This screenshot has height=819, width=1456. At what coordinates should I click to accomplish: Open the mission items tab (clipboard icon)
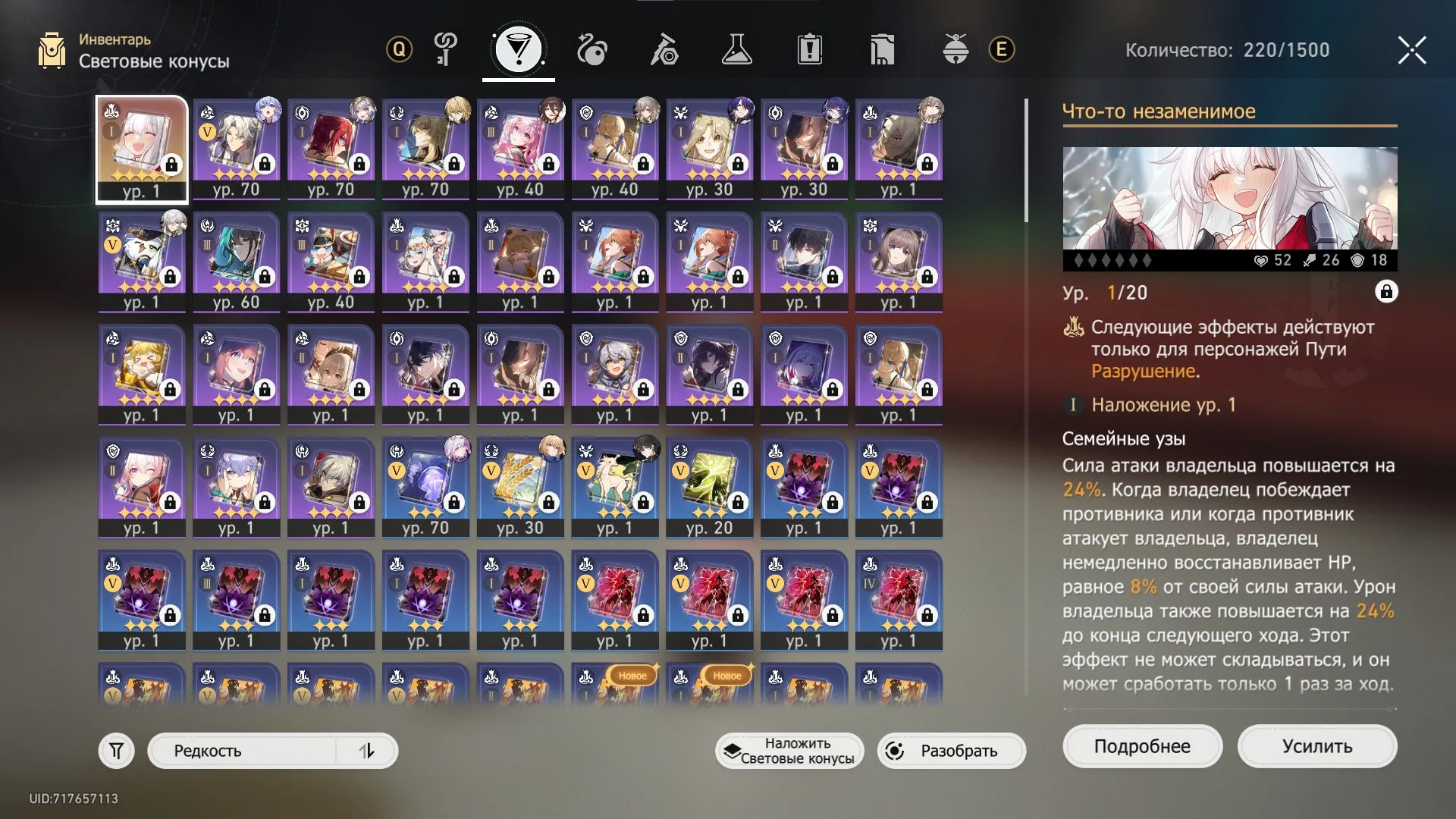coord(811,51)
